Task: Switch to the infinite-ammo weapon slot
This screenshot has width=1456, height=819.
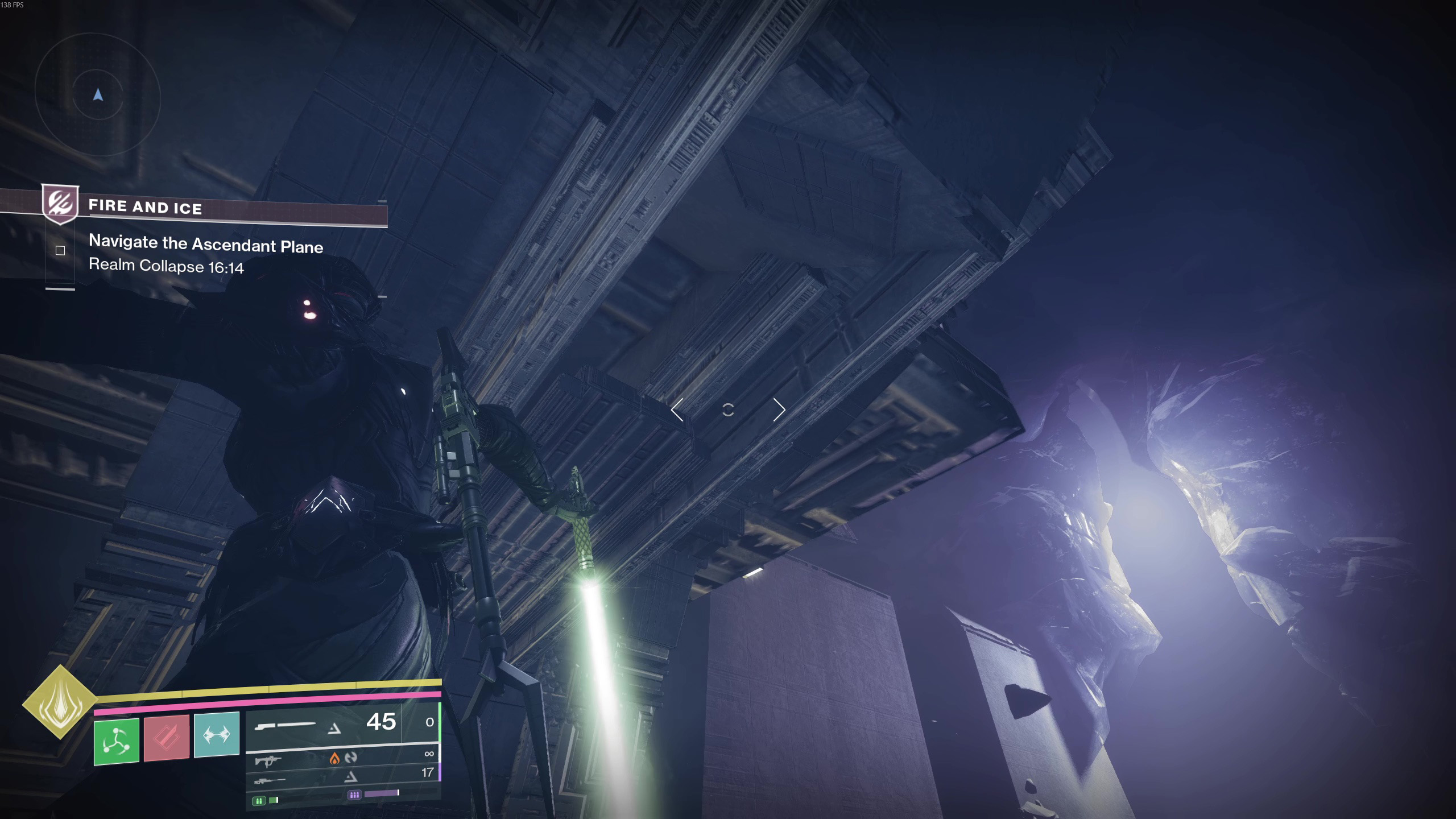Action: (341, 758)
